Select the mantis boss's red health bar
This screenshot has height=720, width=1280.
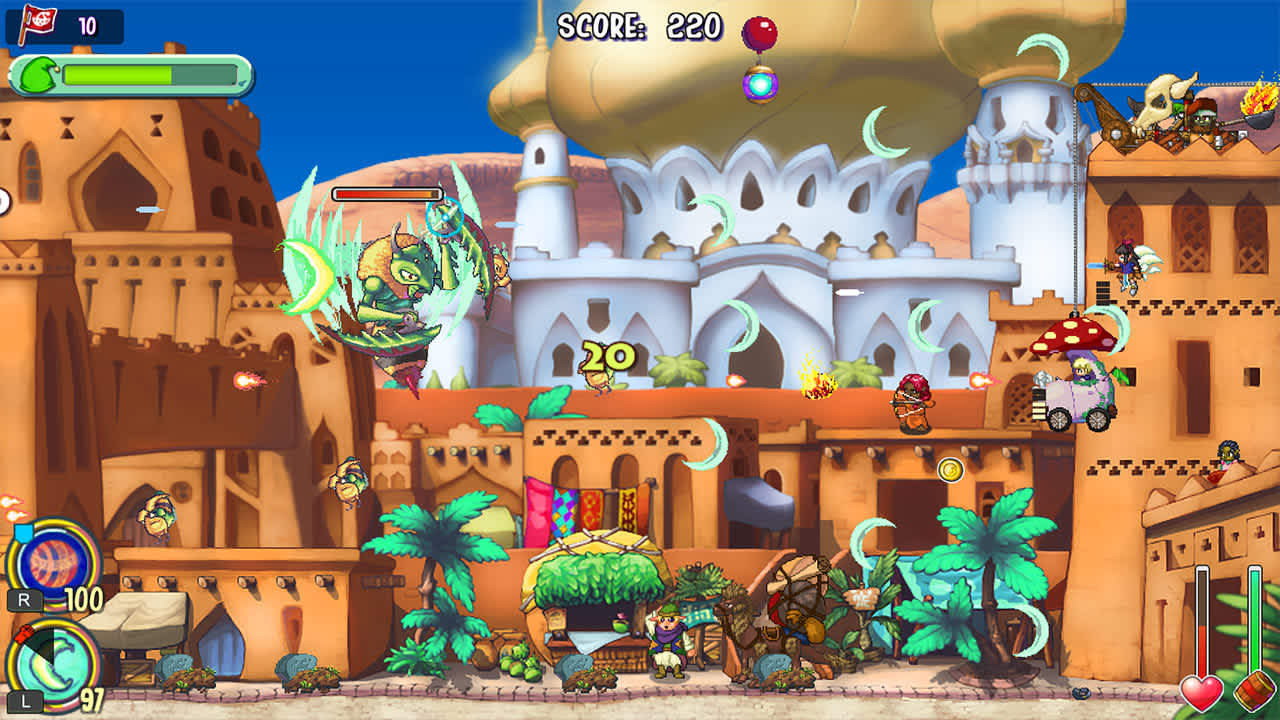(385, 190)
